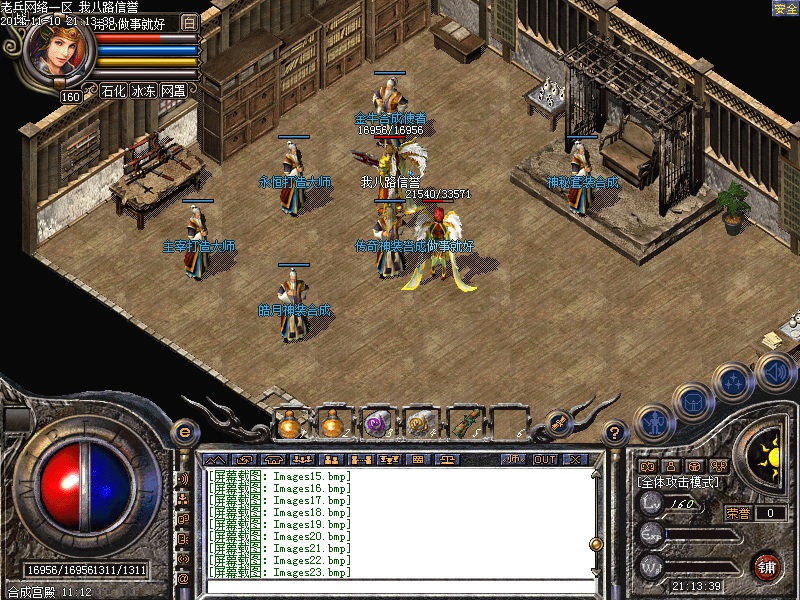Toggle the 网罩 status button

174,91
